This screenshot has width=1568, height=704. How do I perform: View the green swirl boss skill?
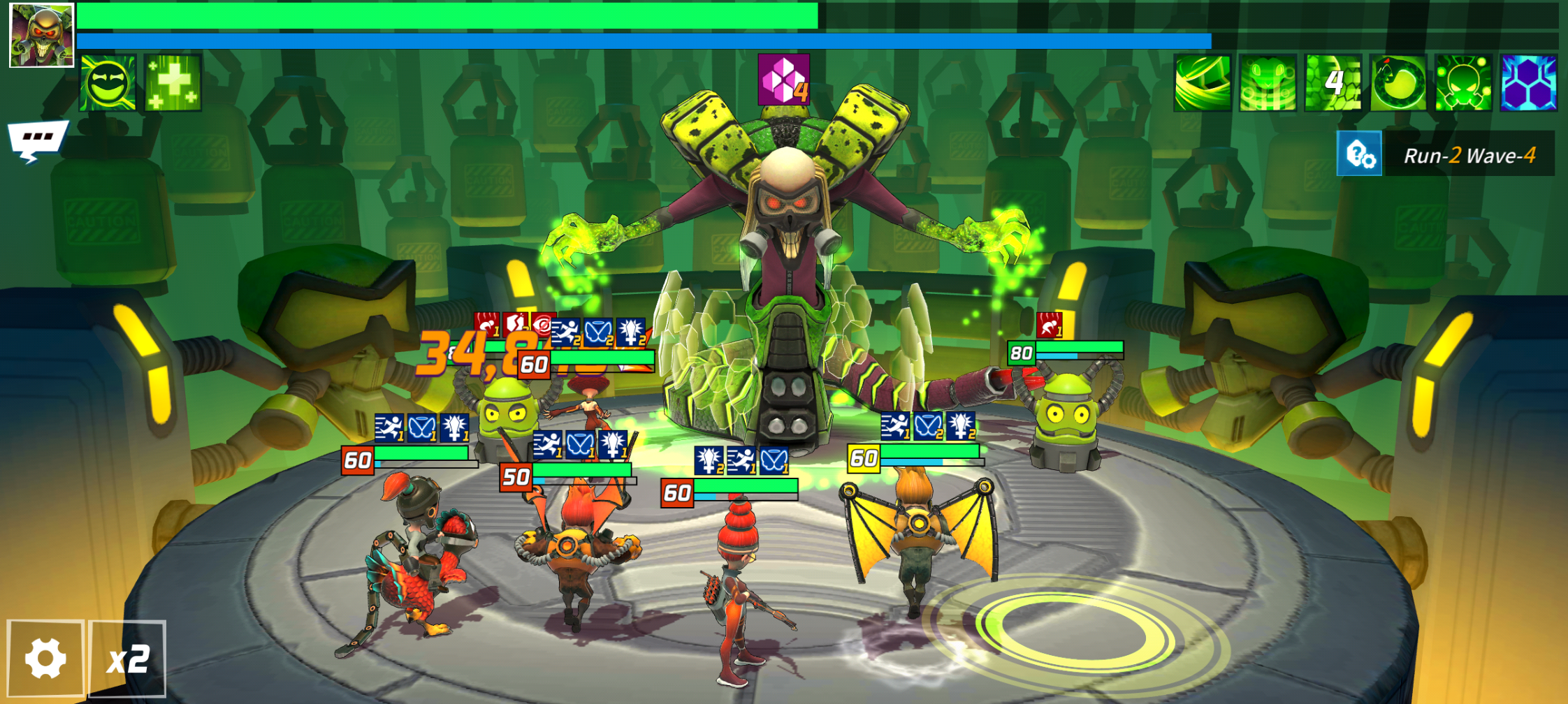(x=1202, y=83)
